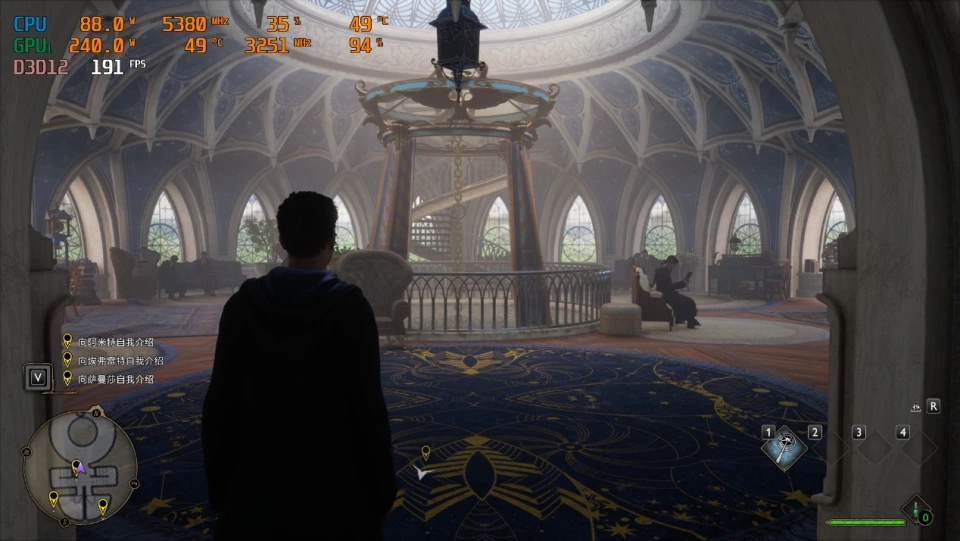The width and height of the screenshot is (960, 541).
Task: Use the green Wiggenweld potion icon
Action: (916, 510)
